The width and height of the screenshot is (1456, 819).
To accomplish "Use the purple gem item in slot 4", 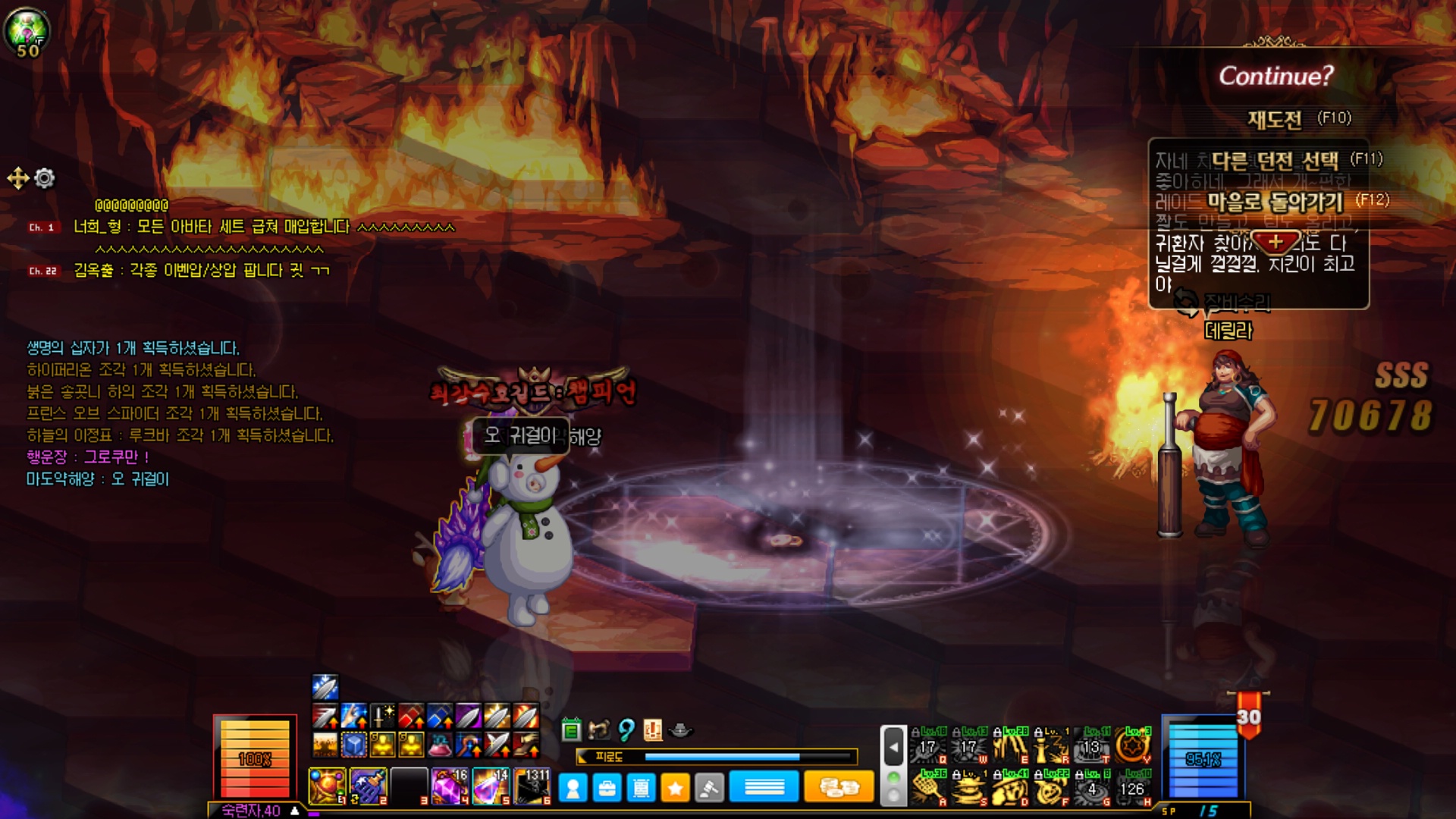I will click(x=450, y=786).
